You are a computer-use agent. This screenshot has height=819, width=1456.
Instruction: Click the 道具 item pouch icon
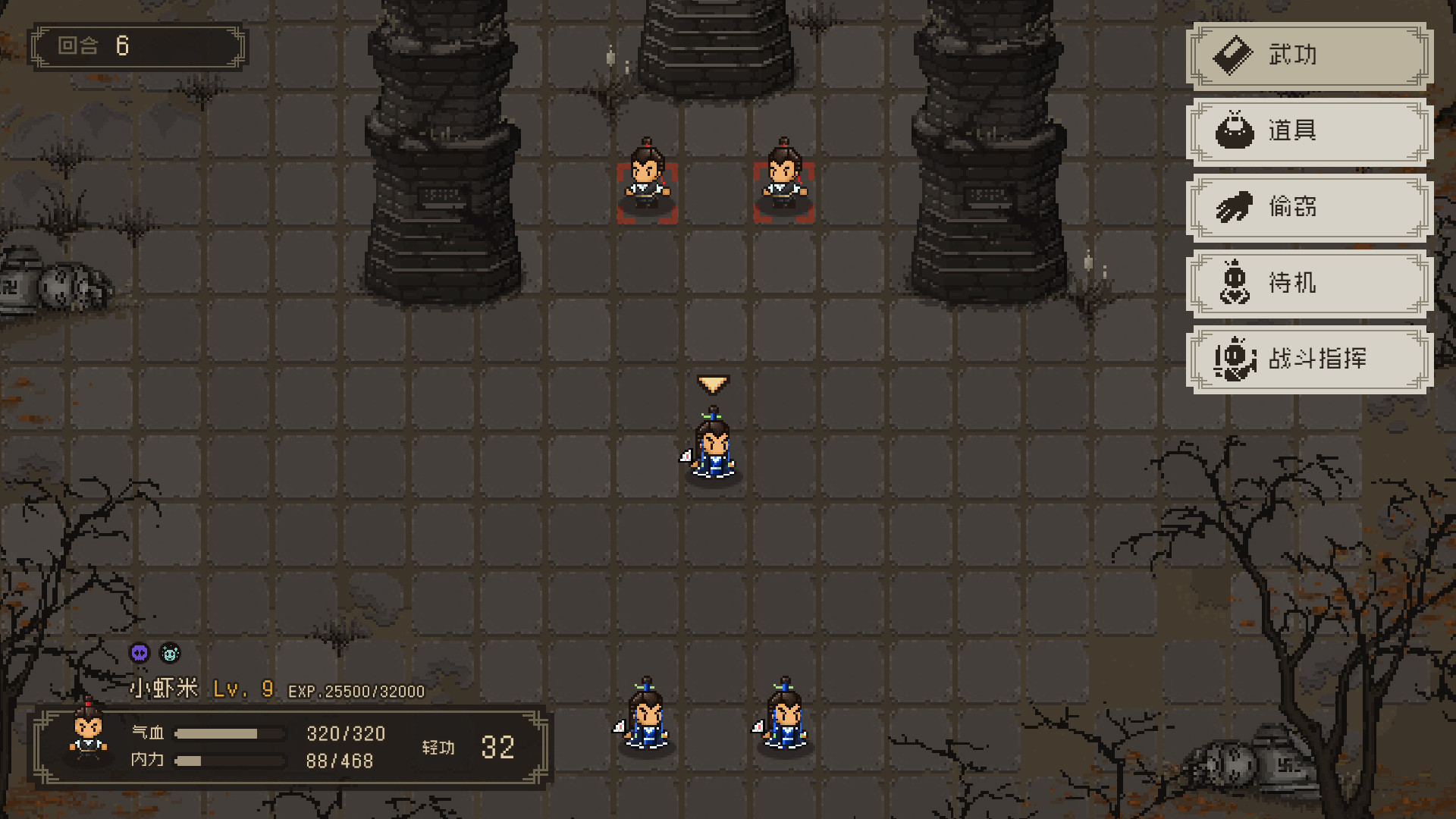click(1235, 131)
